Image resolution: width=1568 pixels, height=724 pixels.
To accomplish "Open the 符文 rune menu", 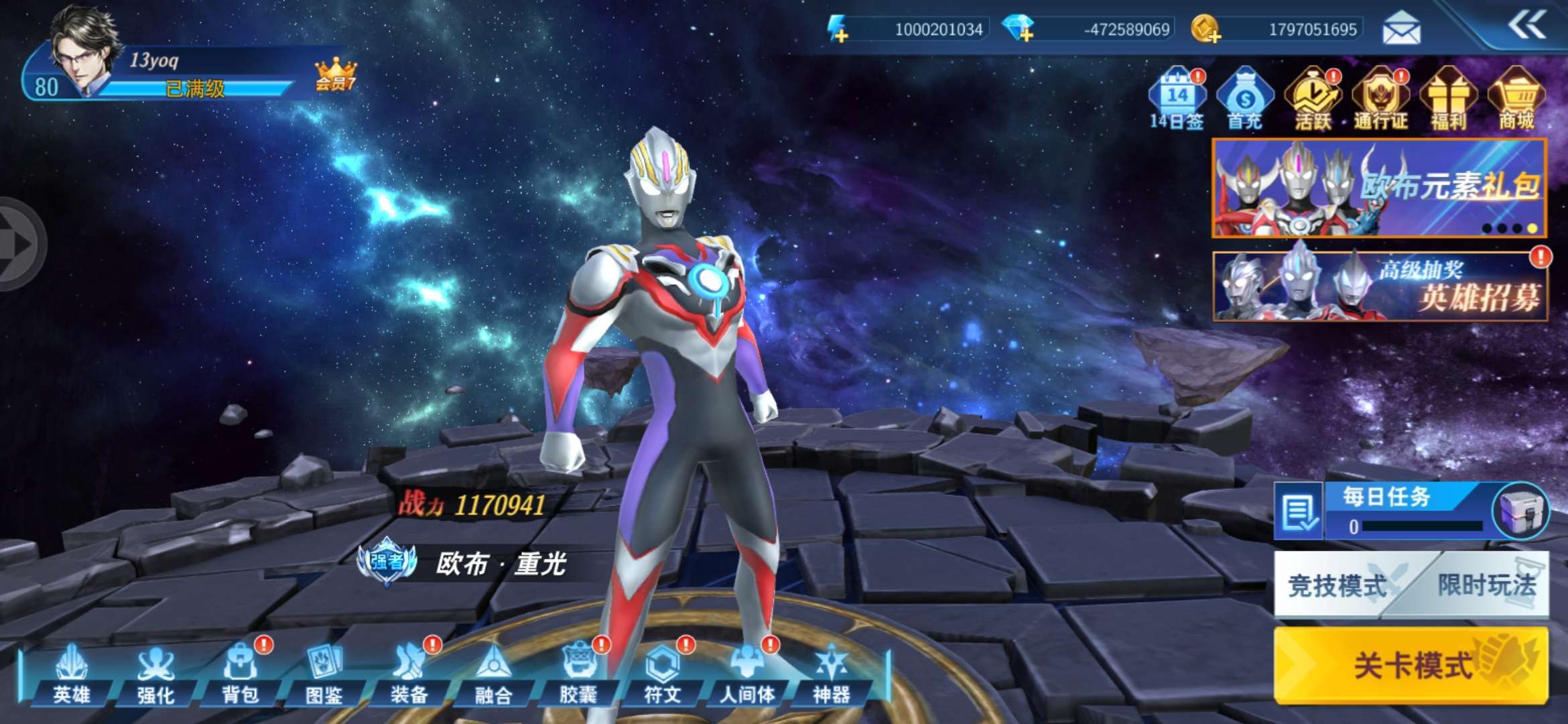I will point(662,675).
